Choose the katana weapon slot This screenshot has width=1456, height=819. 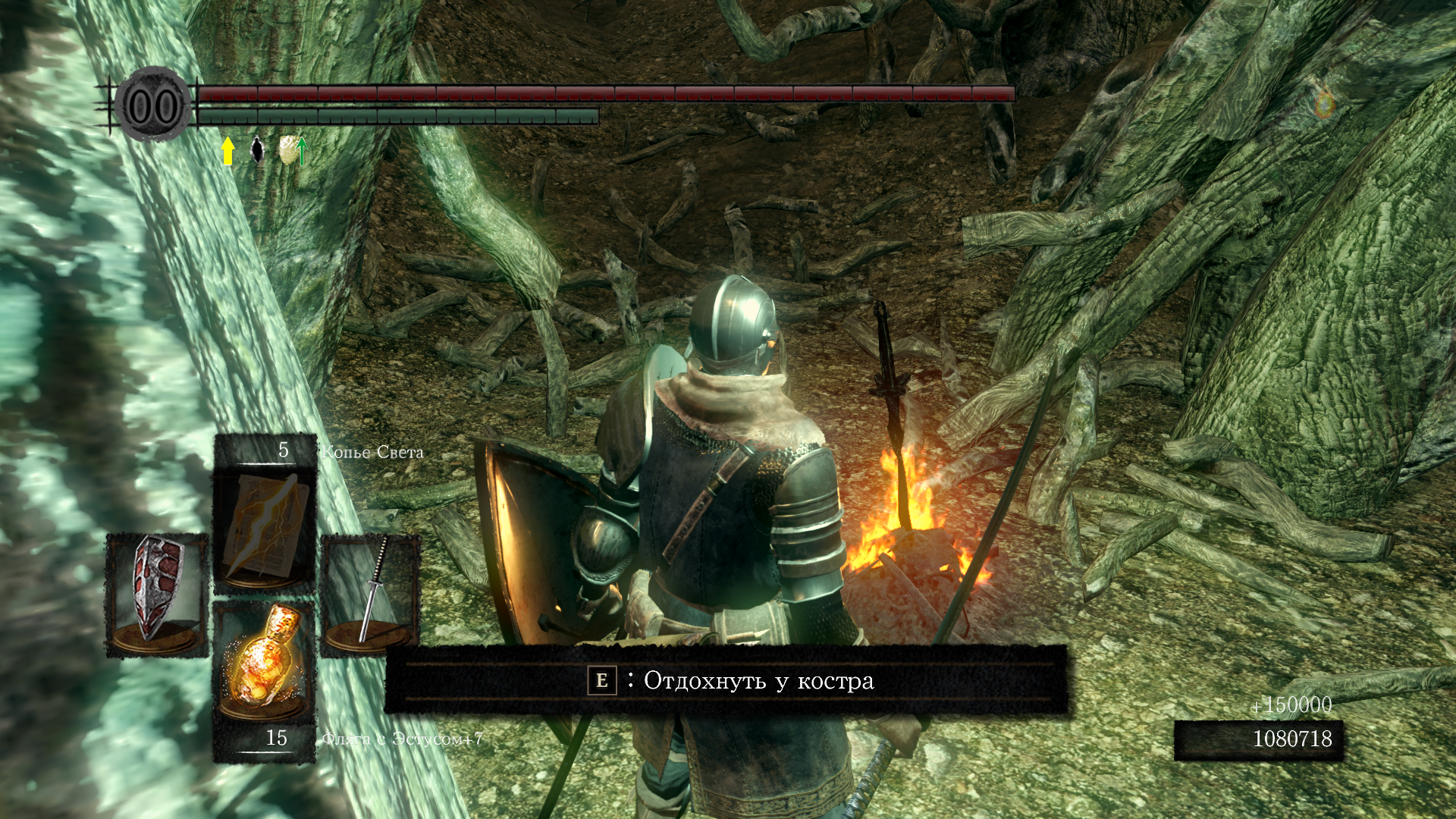pos(371,593)
